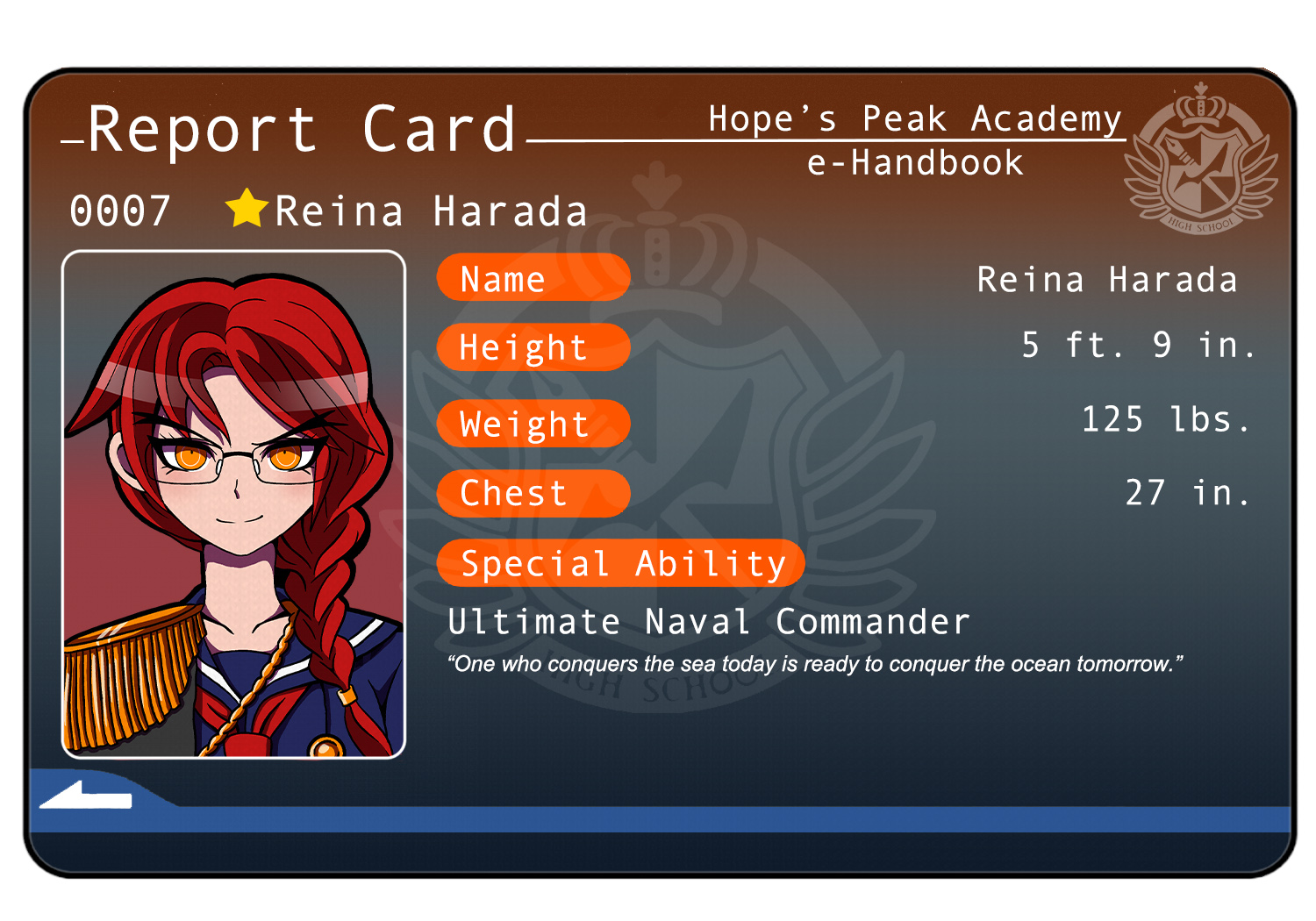Viewport: 1316px width, 921px height.
Task: Choose the orange Weight label
Action: pos(533,424)
